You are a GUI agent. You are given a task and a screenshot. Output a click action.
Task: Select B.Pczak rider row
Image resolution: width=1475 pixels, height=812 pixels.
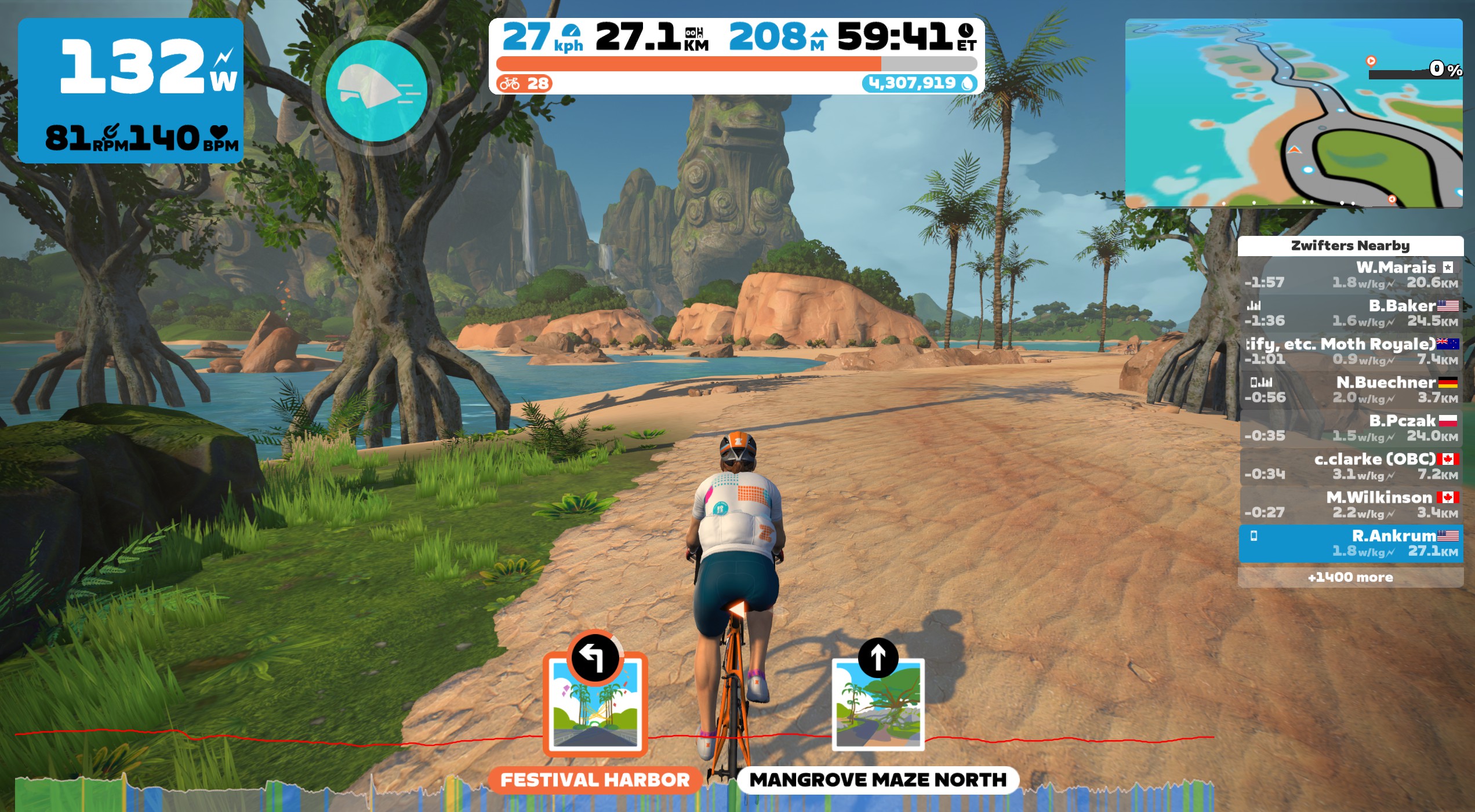1350,428
